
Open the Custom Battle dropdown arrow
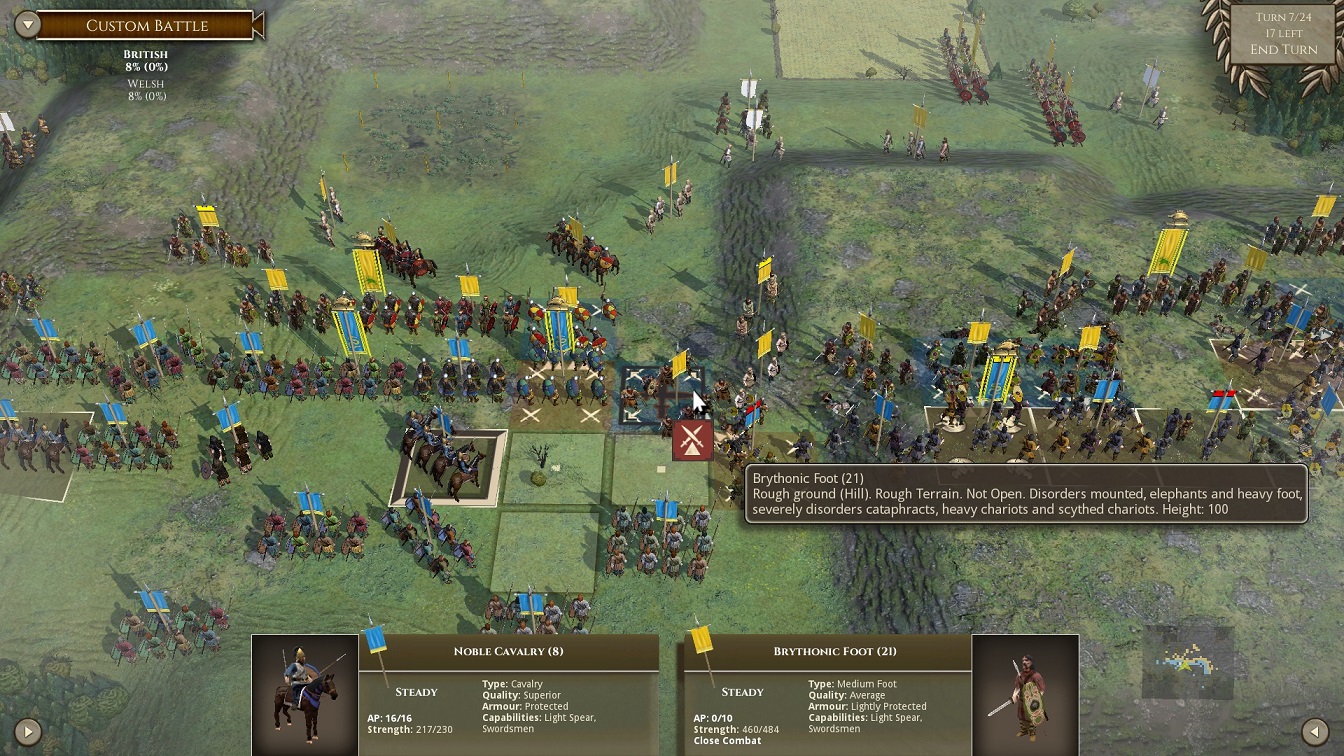point(27,24)
